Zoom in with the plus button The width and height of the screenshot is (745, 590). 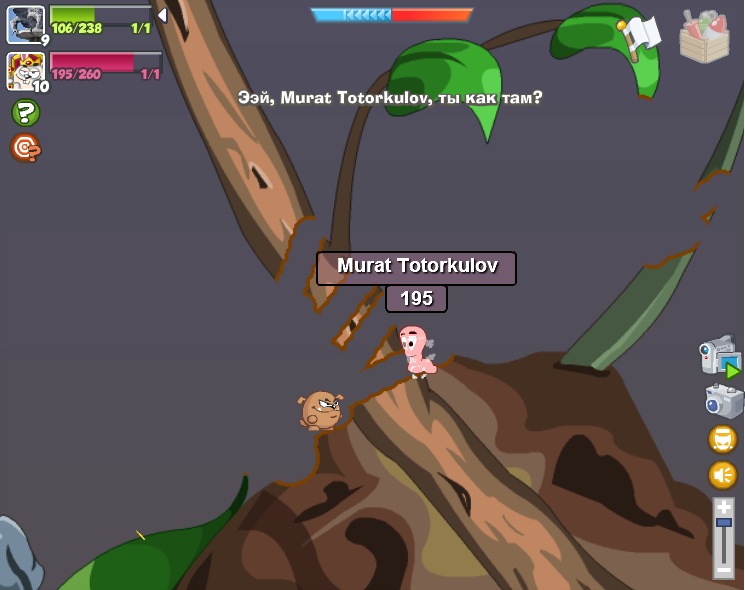pos(724,507)
